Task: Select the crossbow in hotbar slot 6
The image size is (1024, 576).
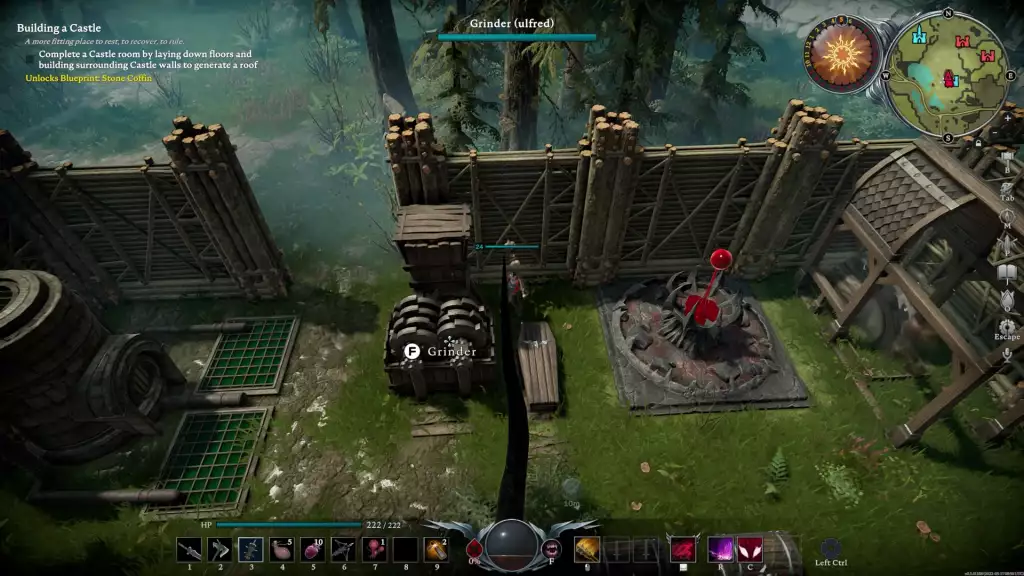Action: (343, 549)
